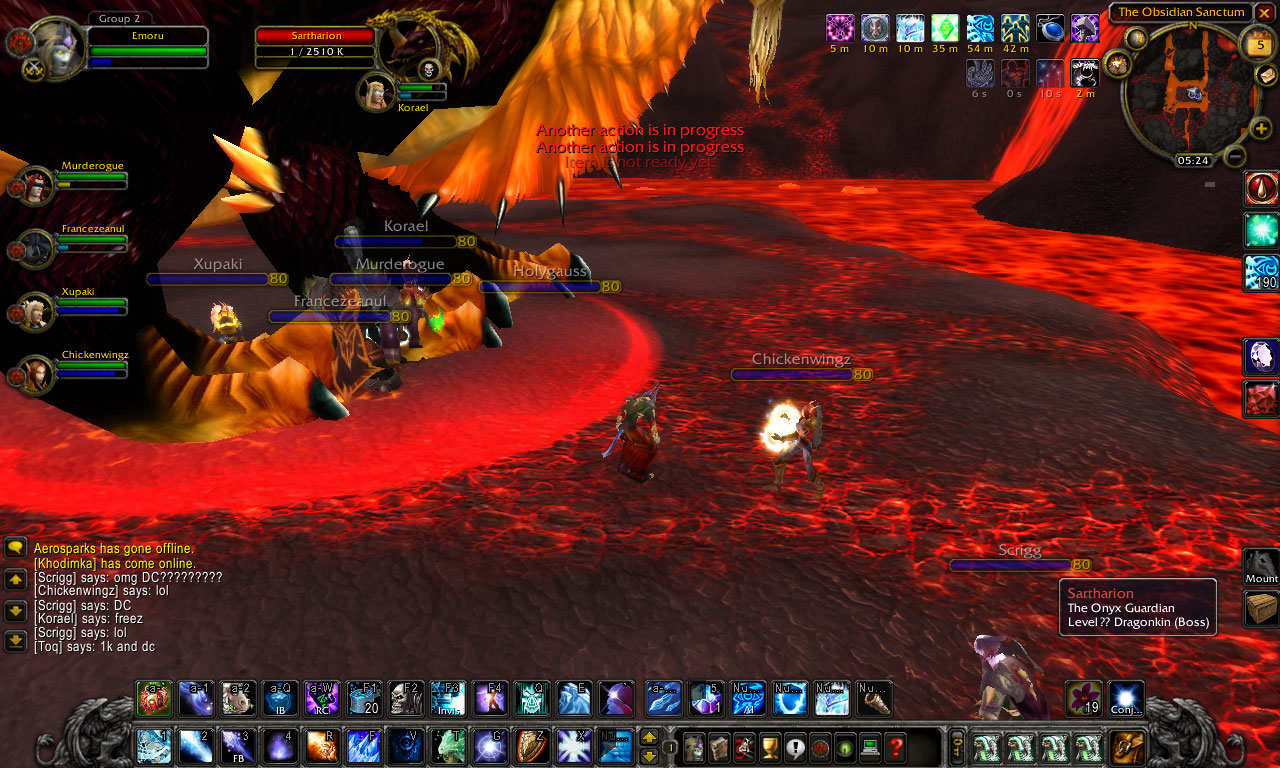1280x768 pixels.
Task: Close the Obsidian Sanctum minimap header
Action: pyautogui.click(x=1264, y=12)
